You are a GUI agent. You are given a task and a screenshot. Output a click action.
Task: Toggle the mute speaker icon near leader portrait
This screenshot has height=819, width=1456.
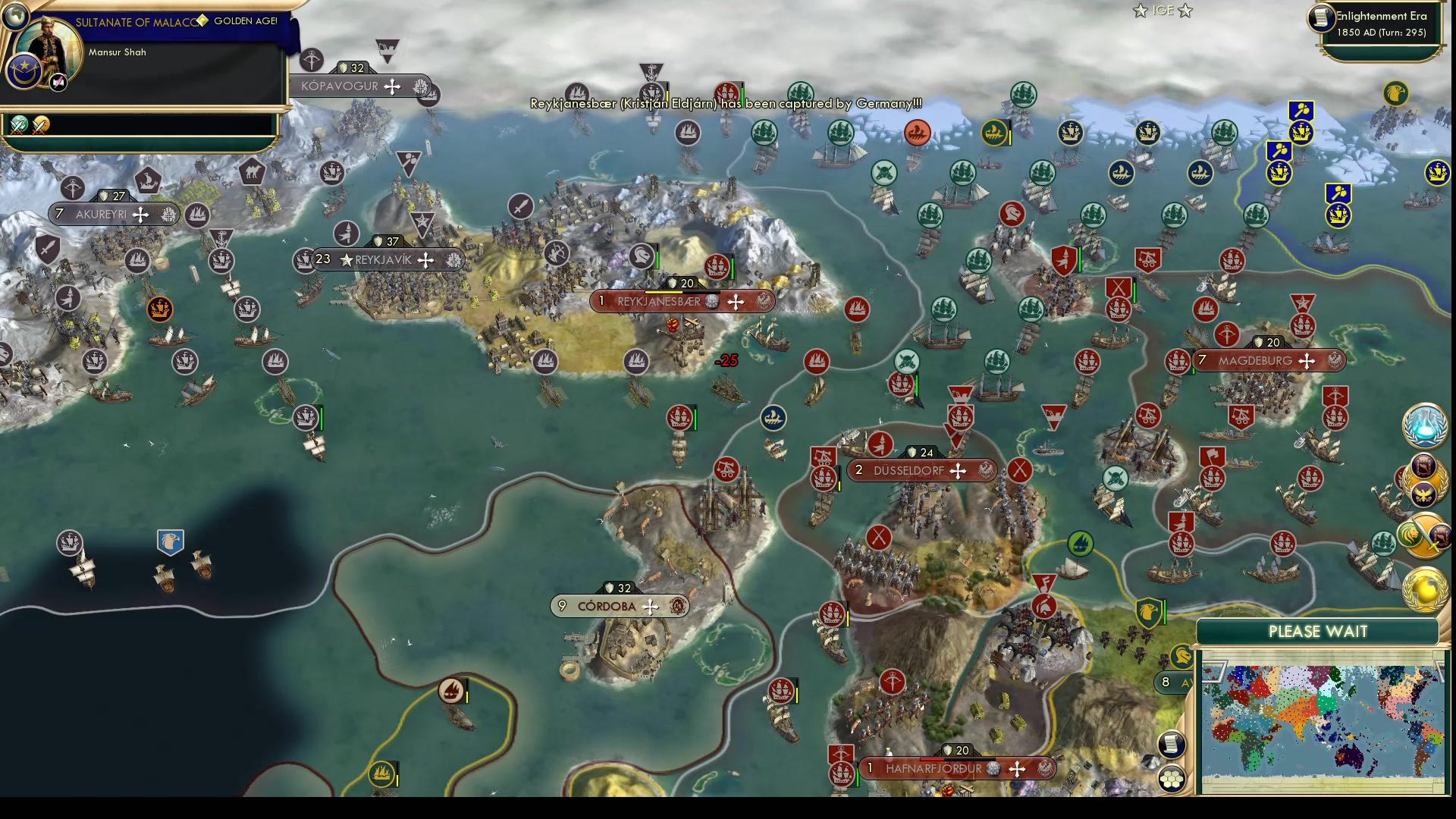pyautogui.click(x=58, y=82)
